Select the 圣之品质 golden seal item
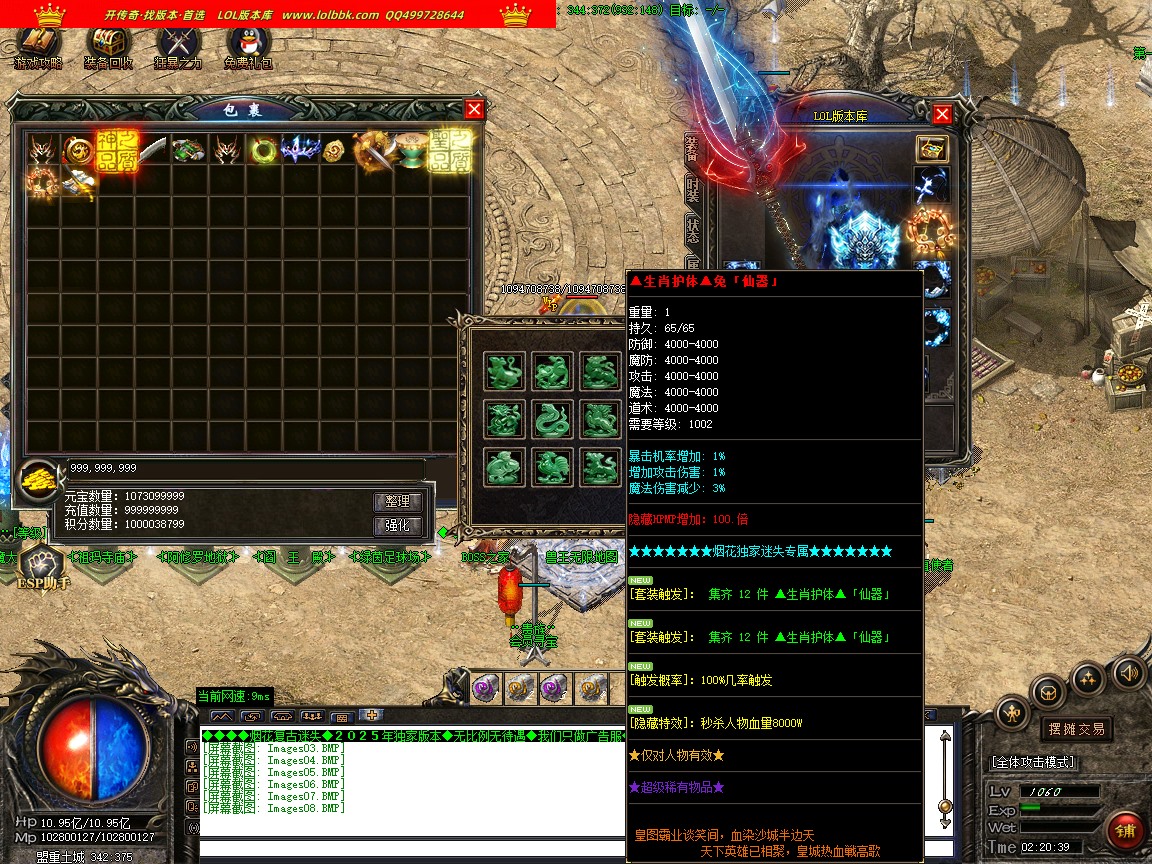The image size is (1152, 864). 450,150
